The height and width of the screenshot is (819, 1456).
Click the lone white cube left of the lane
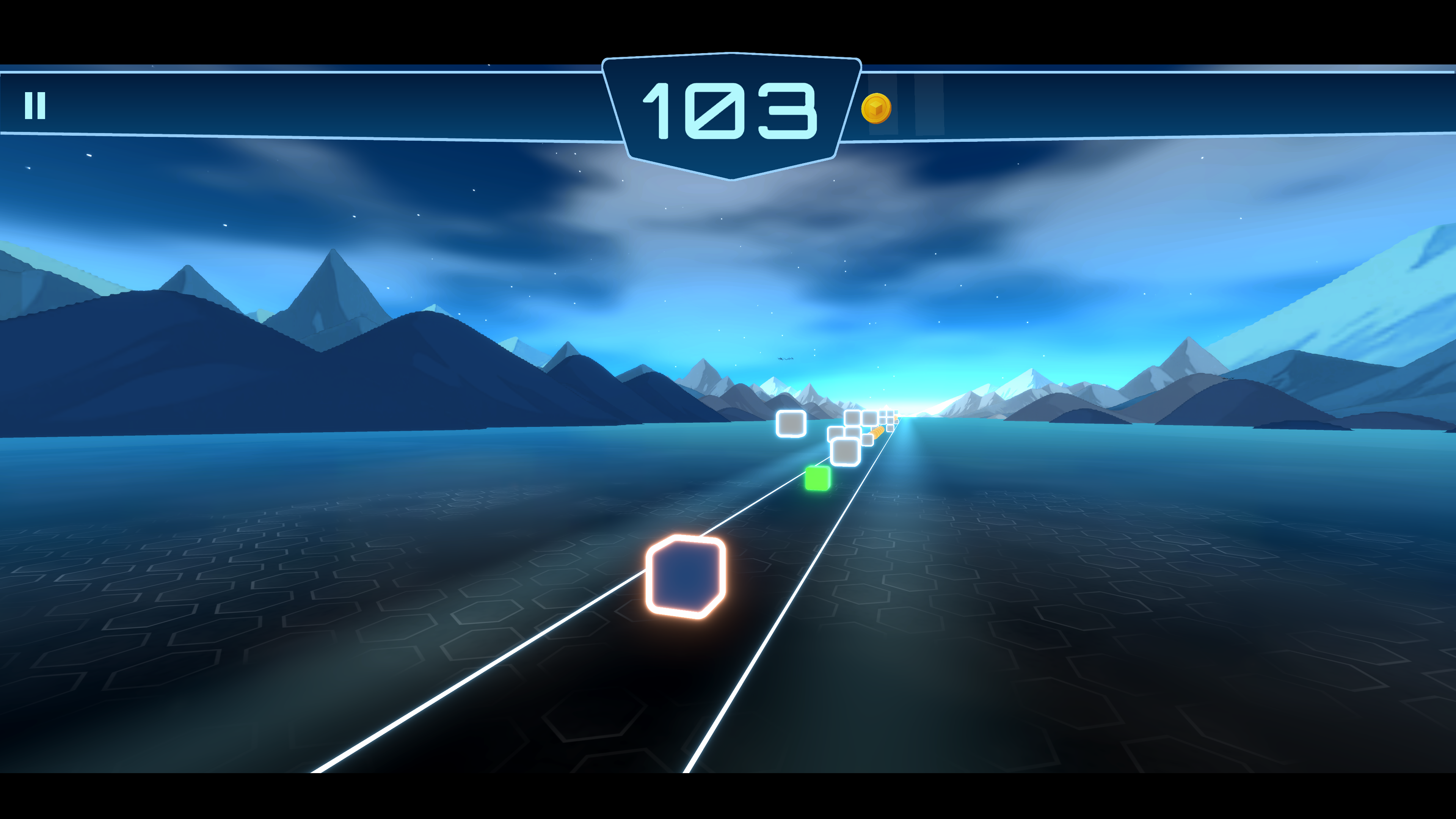791,424
